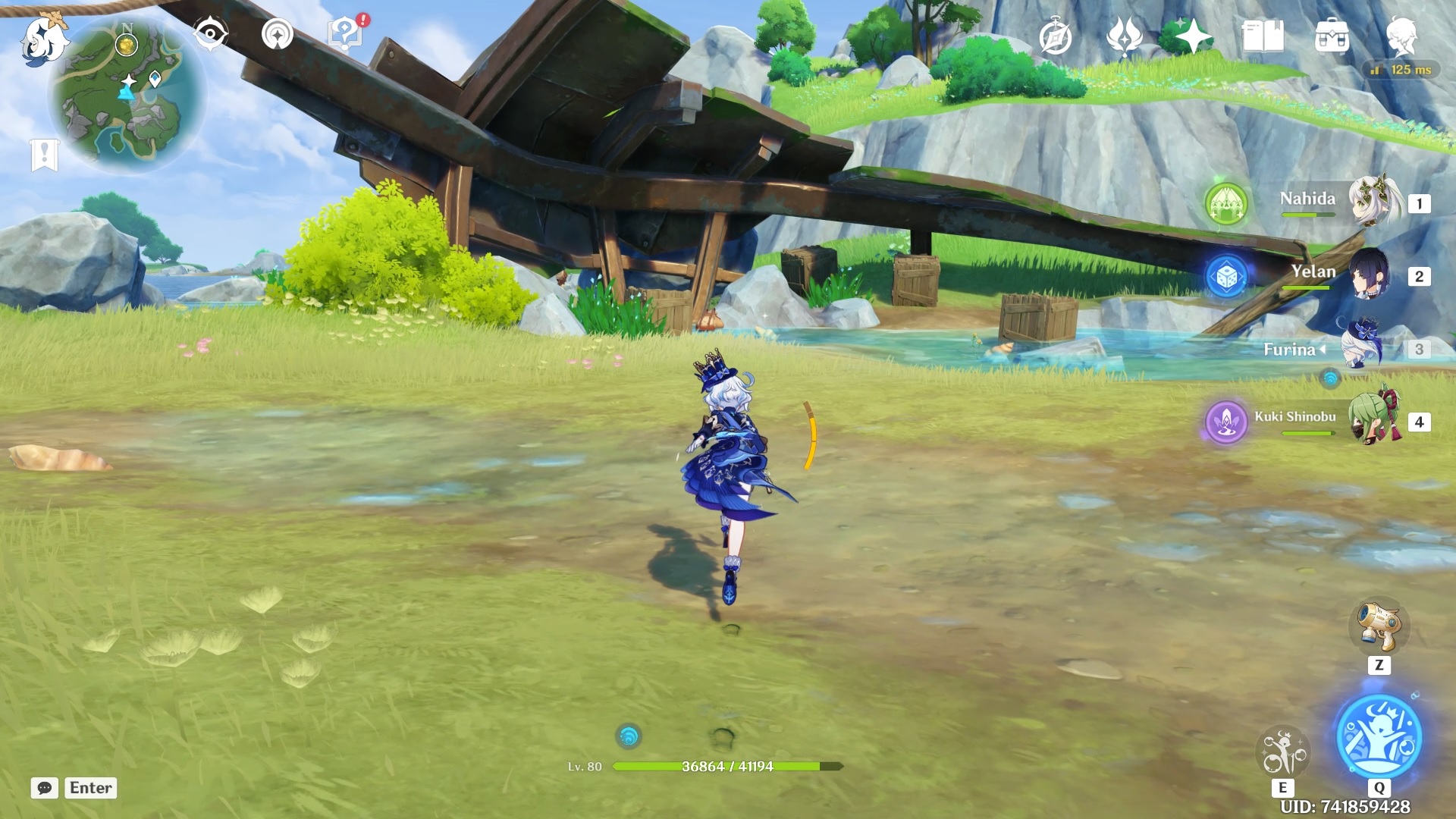This screenshot has height=819, width=1456.
Task: Open the adventurer compass icon
Action: 1055,37
